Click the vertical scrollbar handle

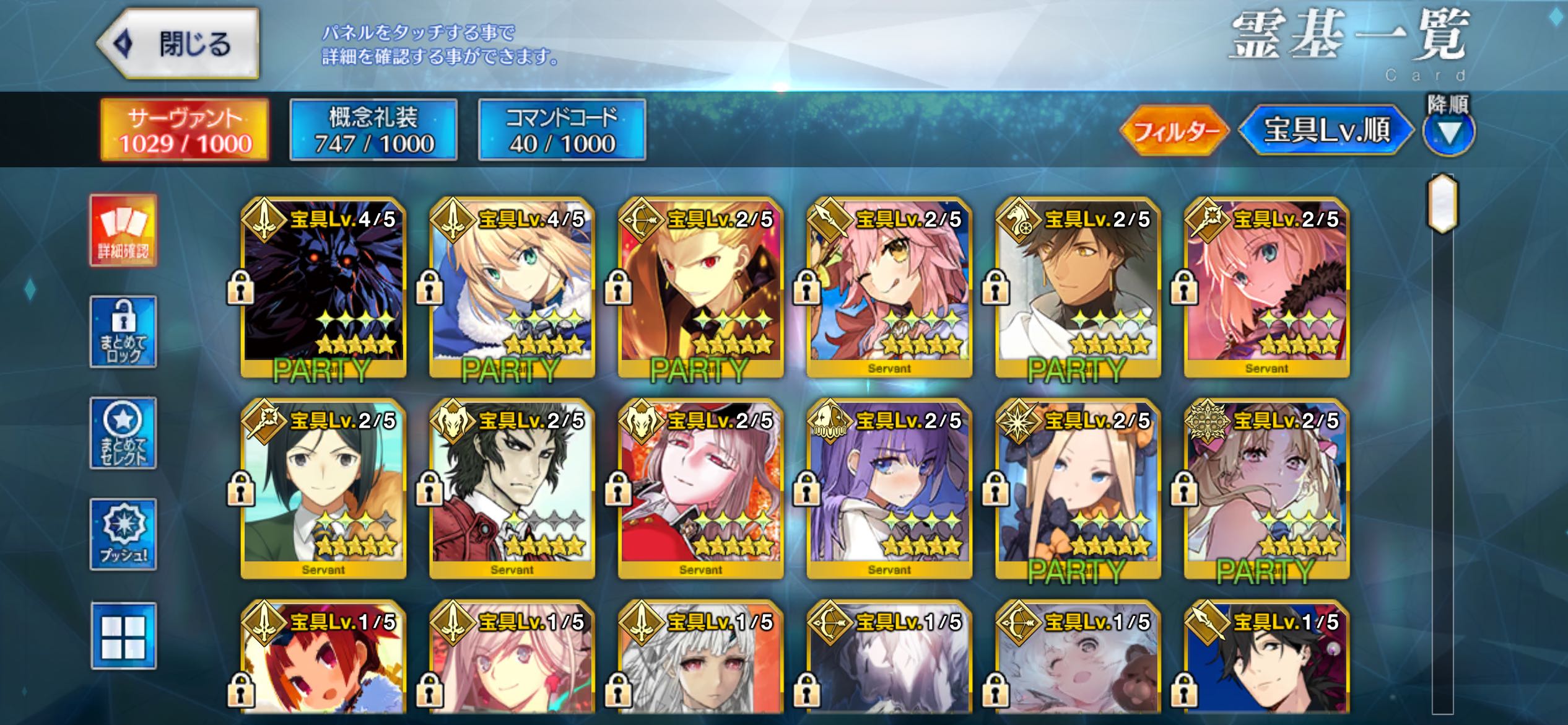[1443, 204]
